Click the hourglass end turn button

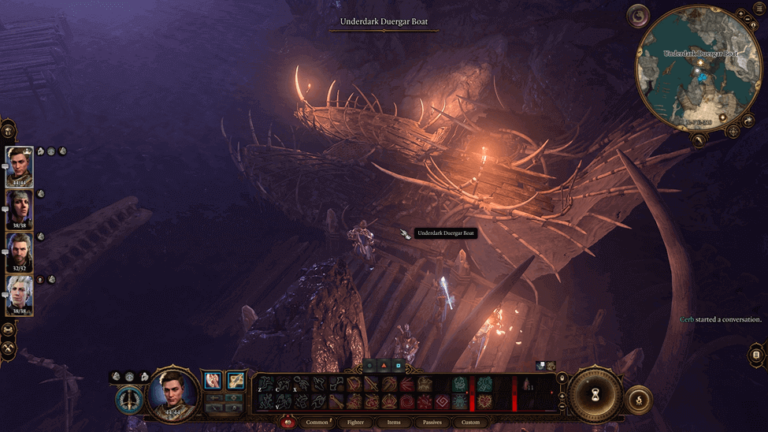[596, 393]
